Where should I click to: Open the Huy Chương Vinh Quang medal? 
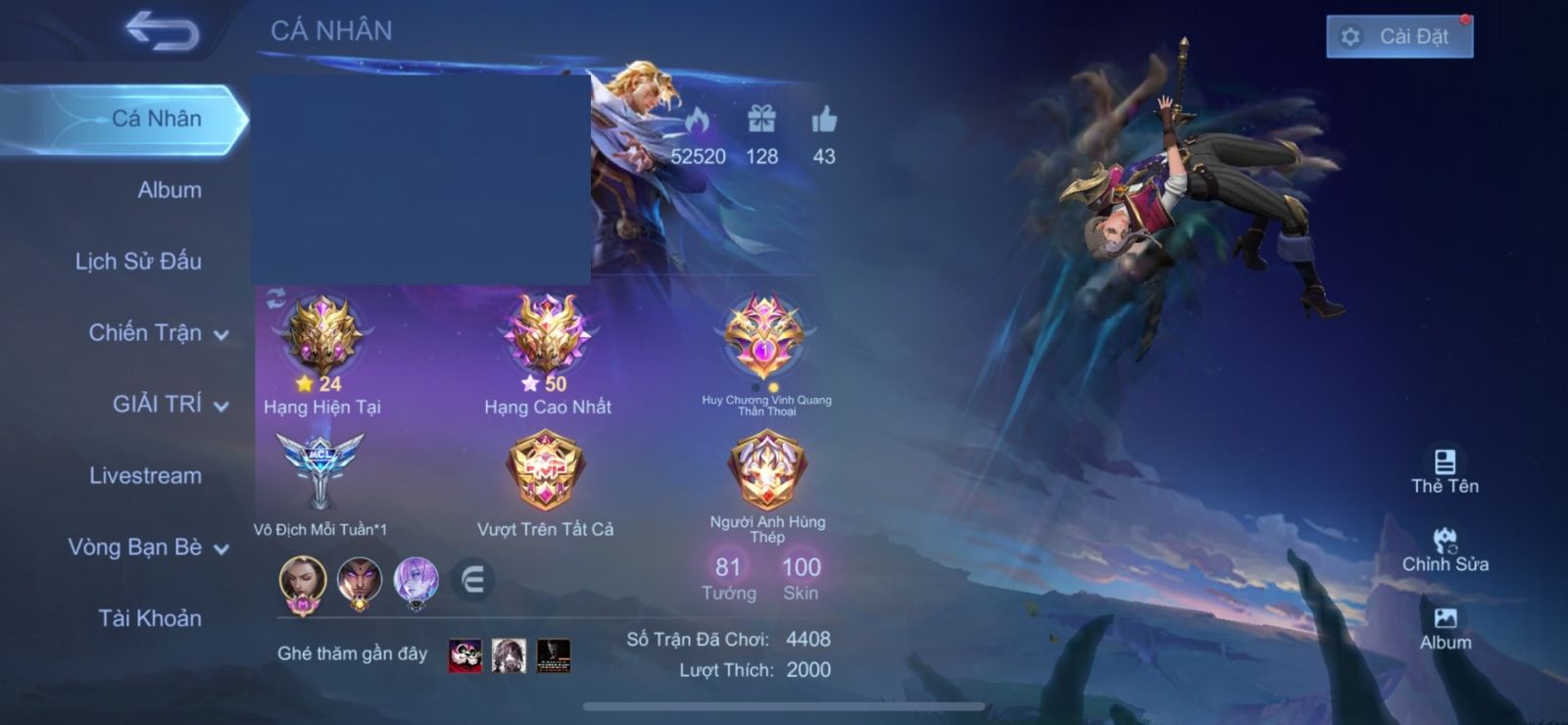764,338
